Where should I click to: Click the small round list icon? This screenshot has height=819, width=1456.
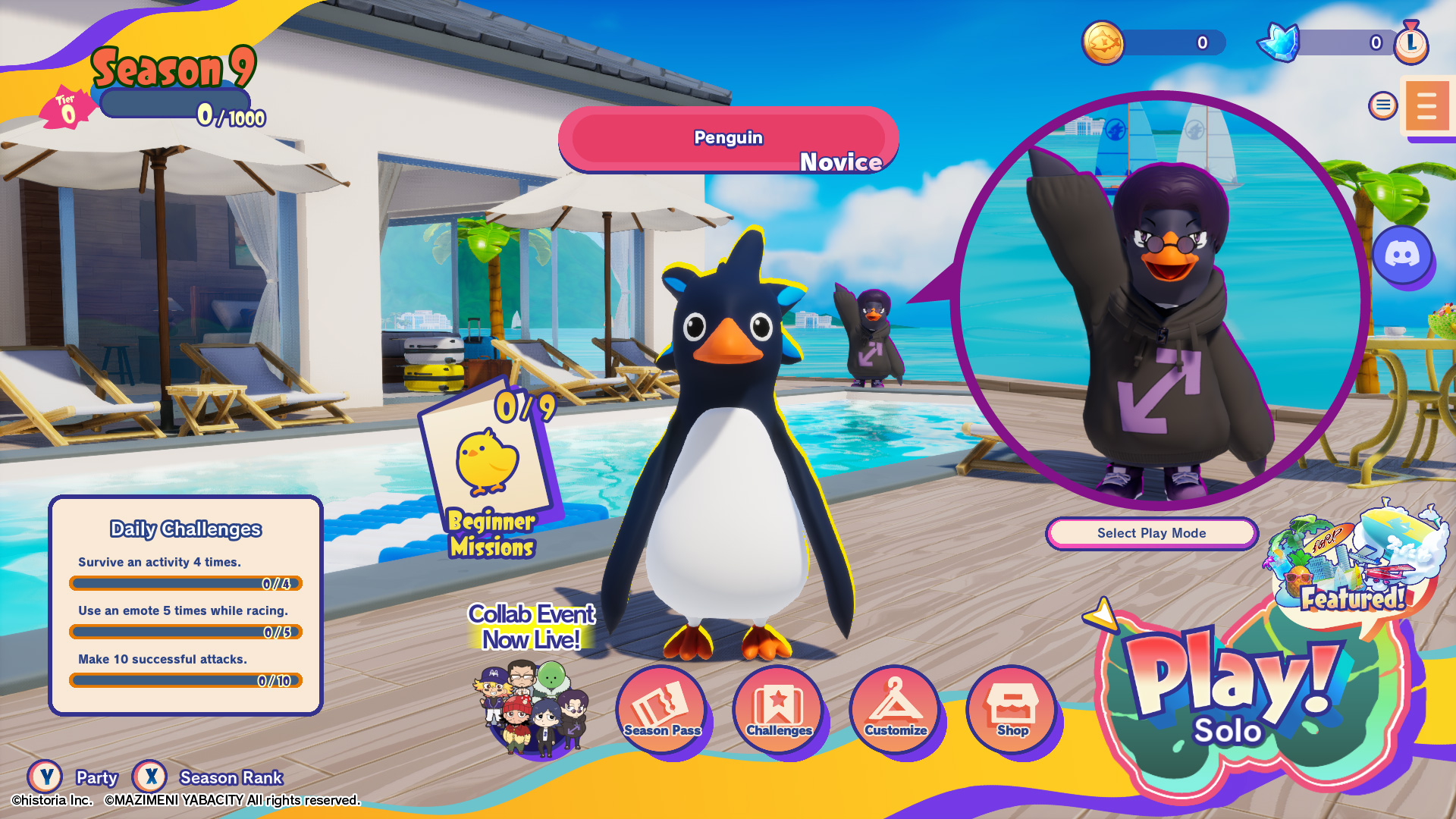coord(1382,105)
